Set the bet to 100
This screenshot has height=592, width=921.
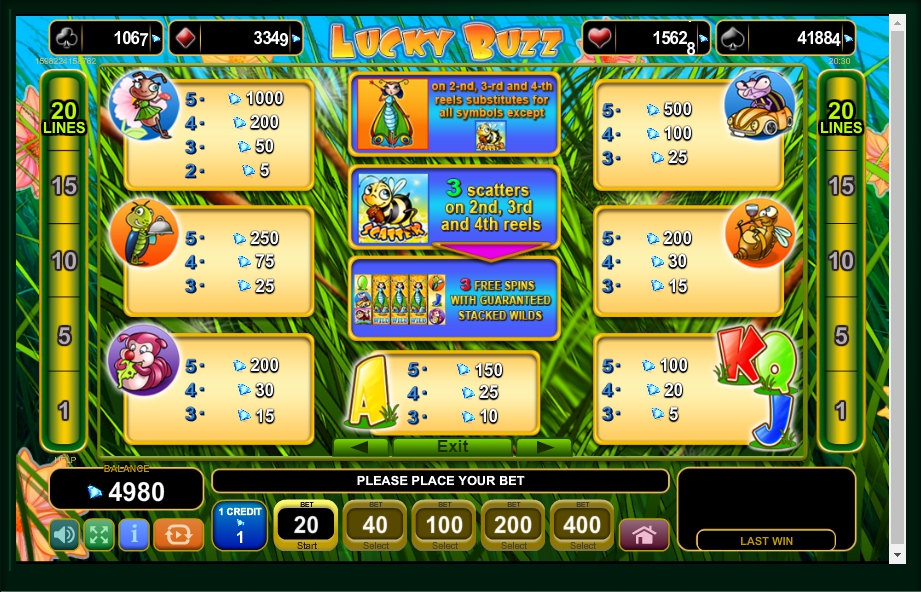(x=444, y=525)
